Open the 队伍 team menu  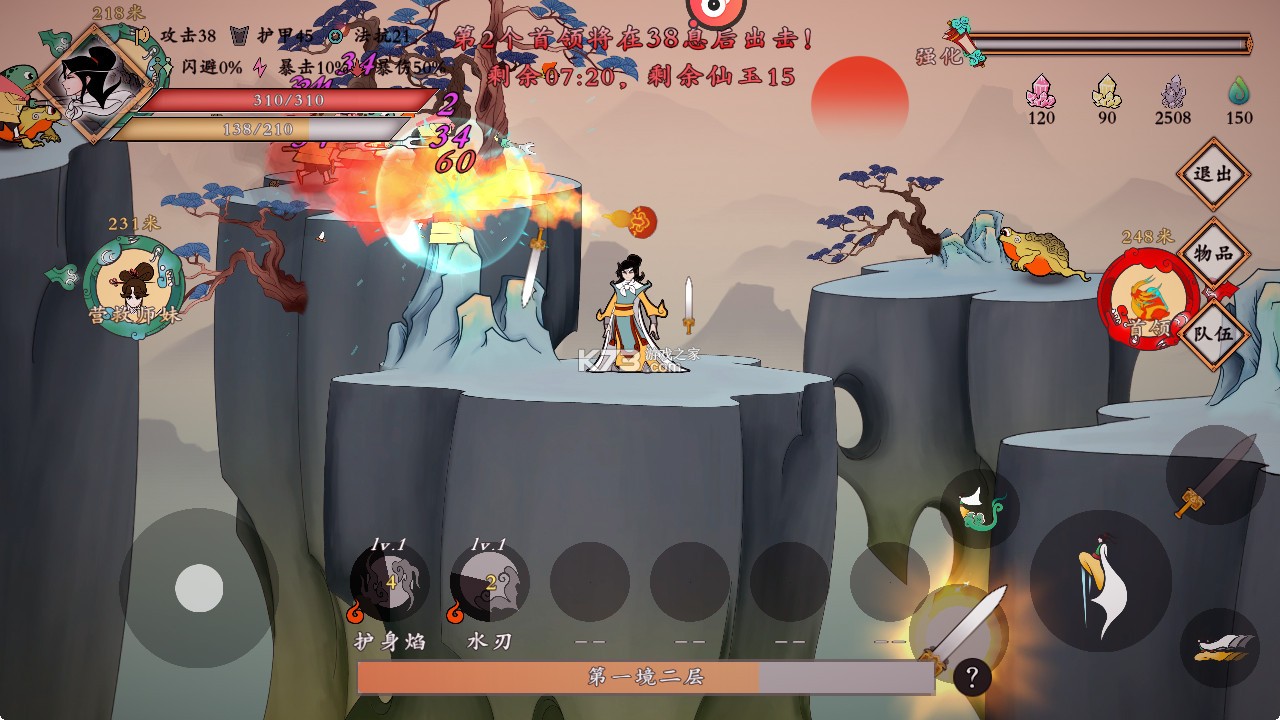click(x=1214, y=333)
